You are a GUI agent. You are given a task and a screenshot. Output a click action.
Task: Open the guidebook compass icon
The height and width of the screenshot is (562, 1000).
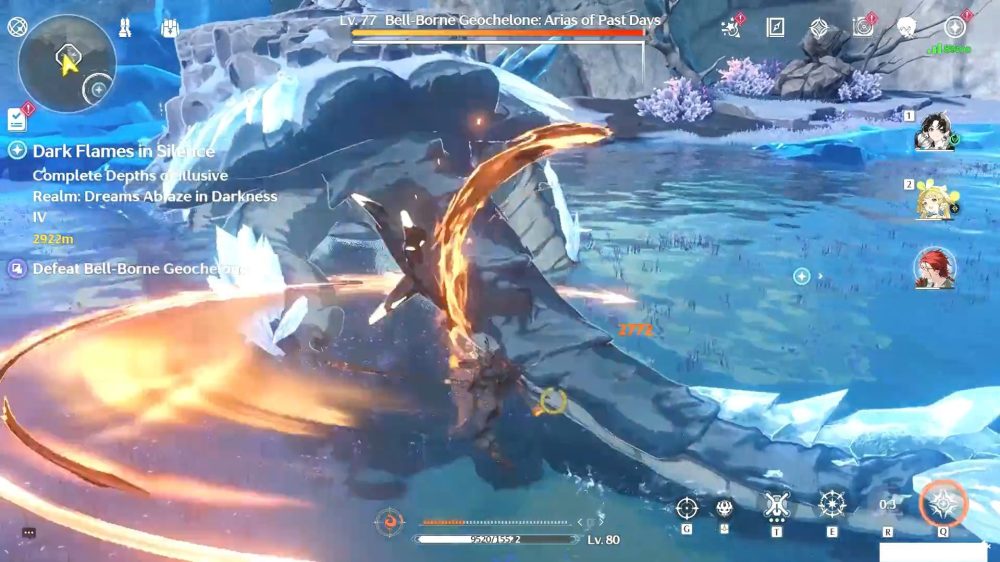[x=775, y=28]
